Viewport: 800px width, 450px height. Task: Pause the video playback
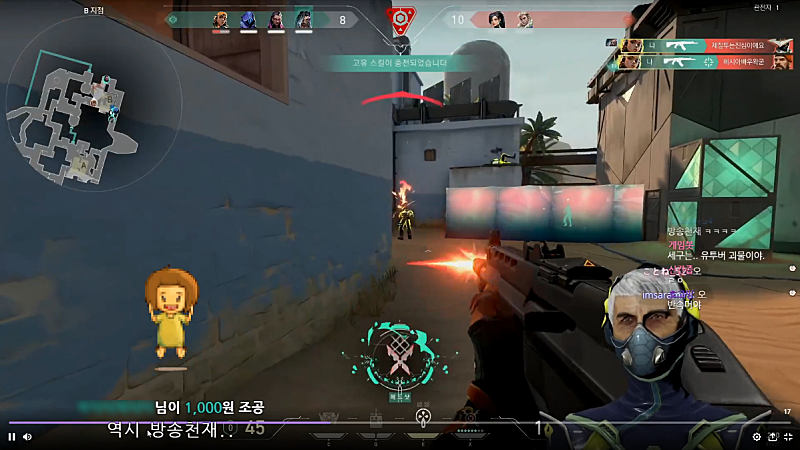coord(12,437)
